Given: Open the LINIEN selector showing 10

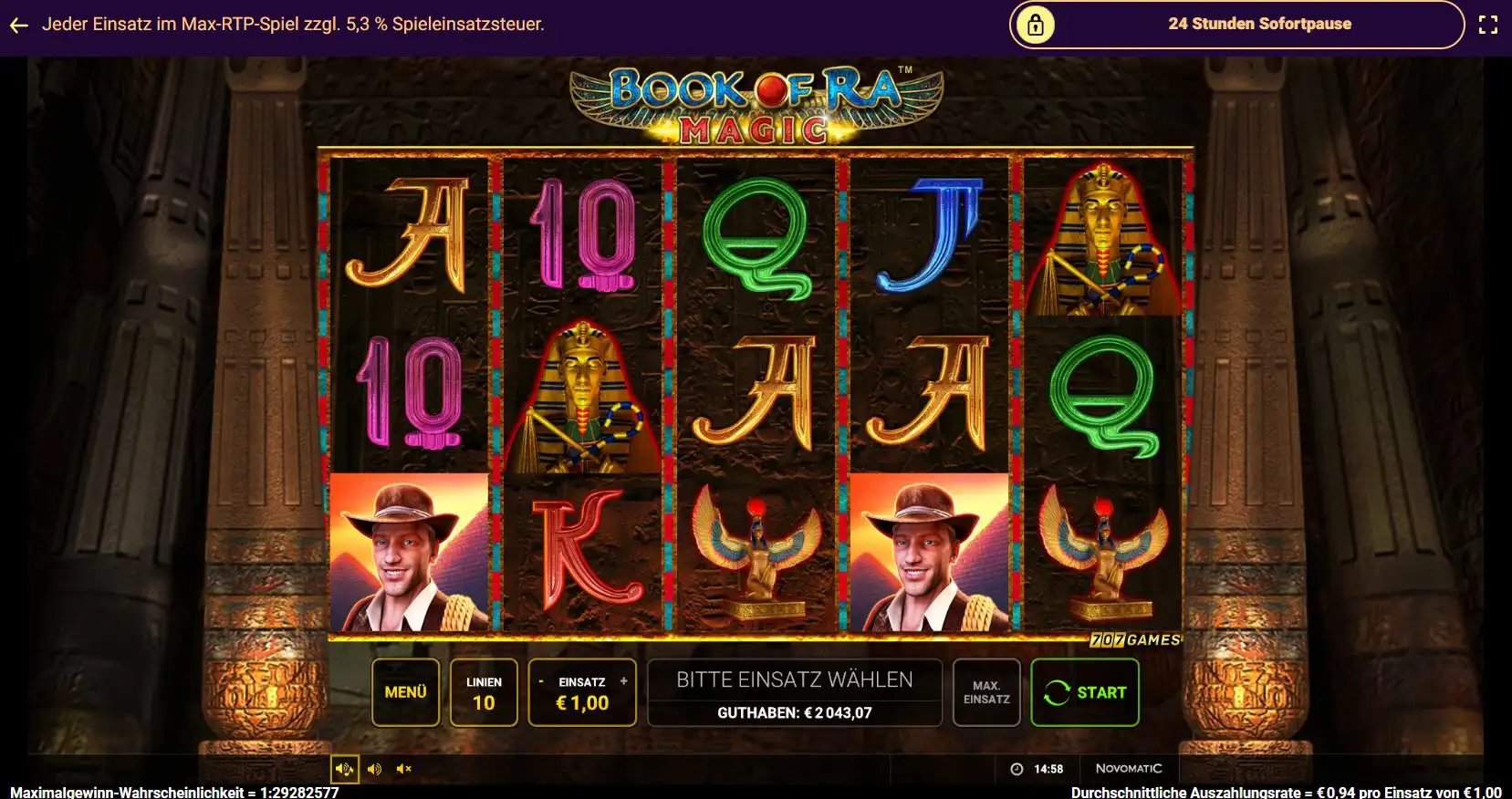Looking at the screenshot, I should (485, 691).
